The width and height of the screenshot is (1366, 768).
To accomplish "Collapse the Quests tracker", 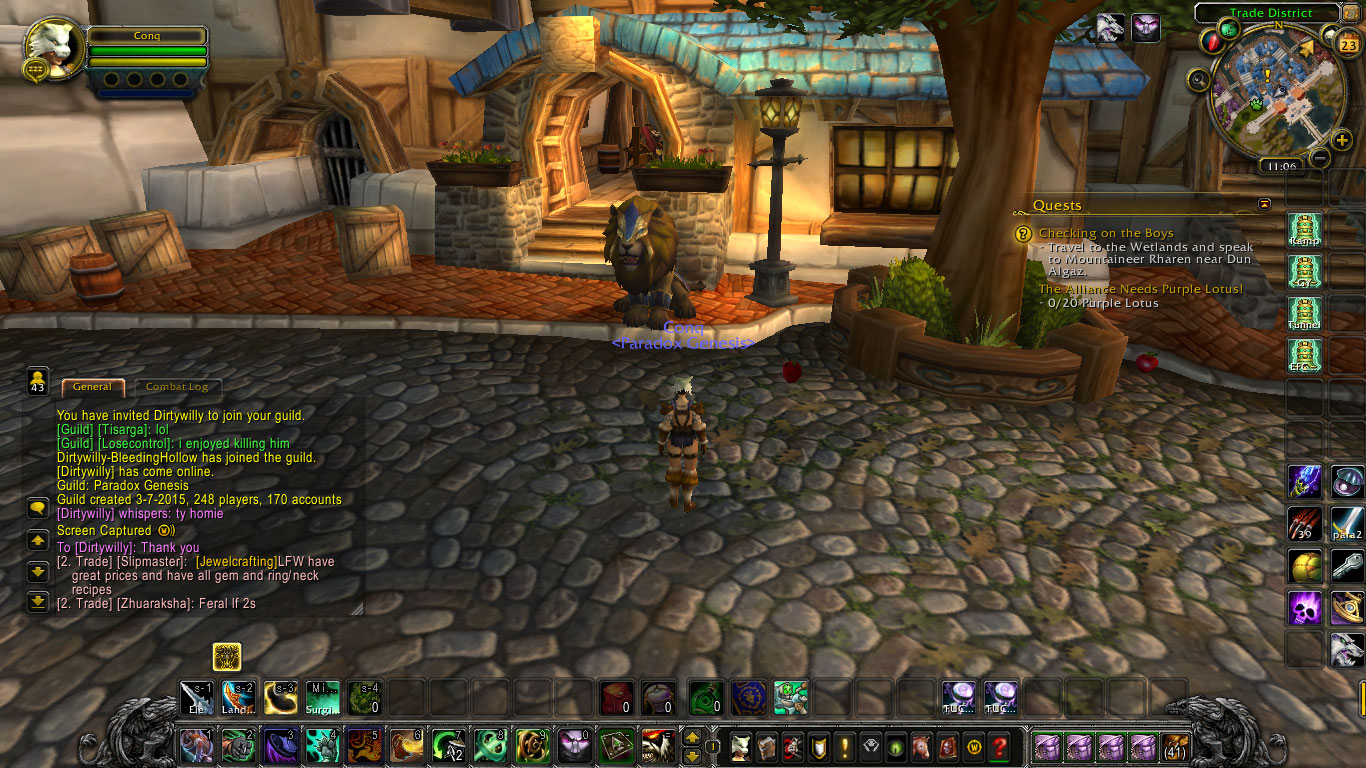I will (x=1265, y=204).
